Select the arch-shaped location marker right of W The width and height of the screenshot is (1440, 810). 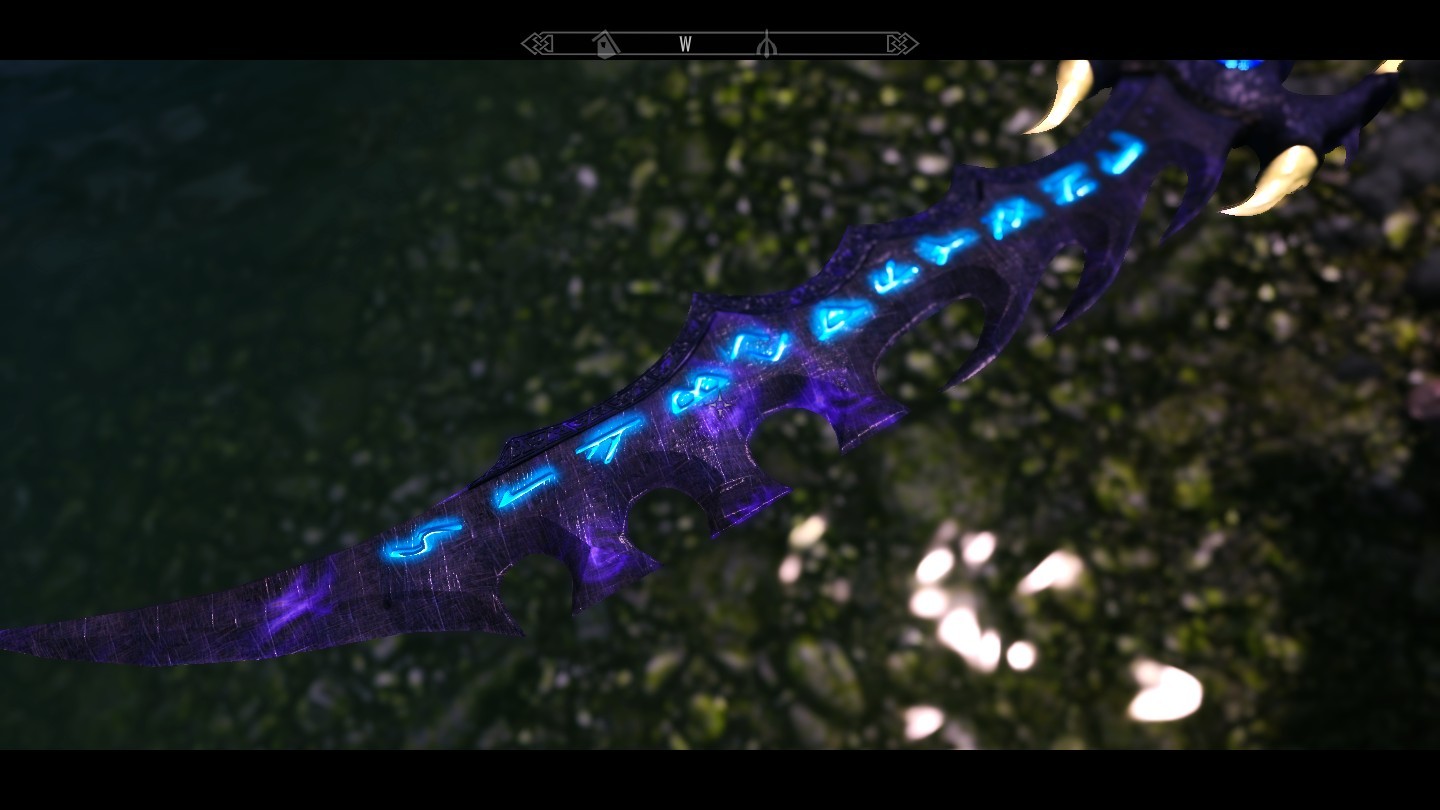click(767, 44)
